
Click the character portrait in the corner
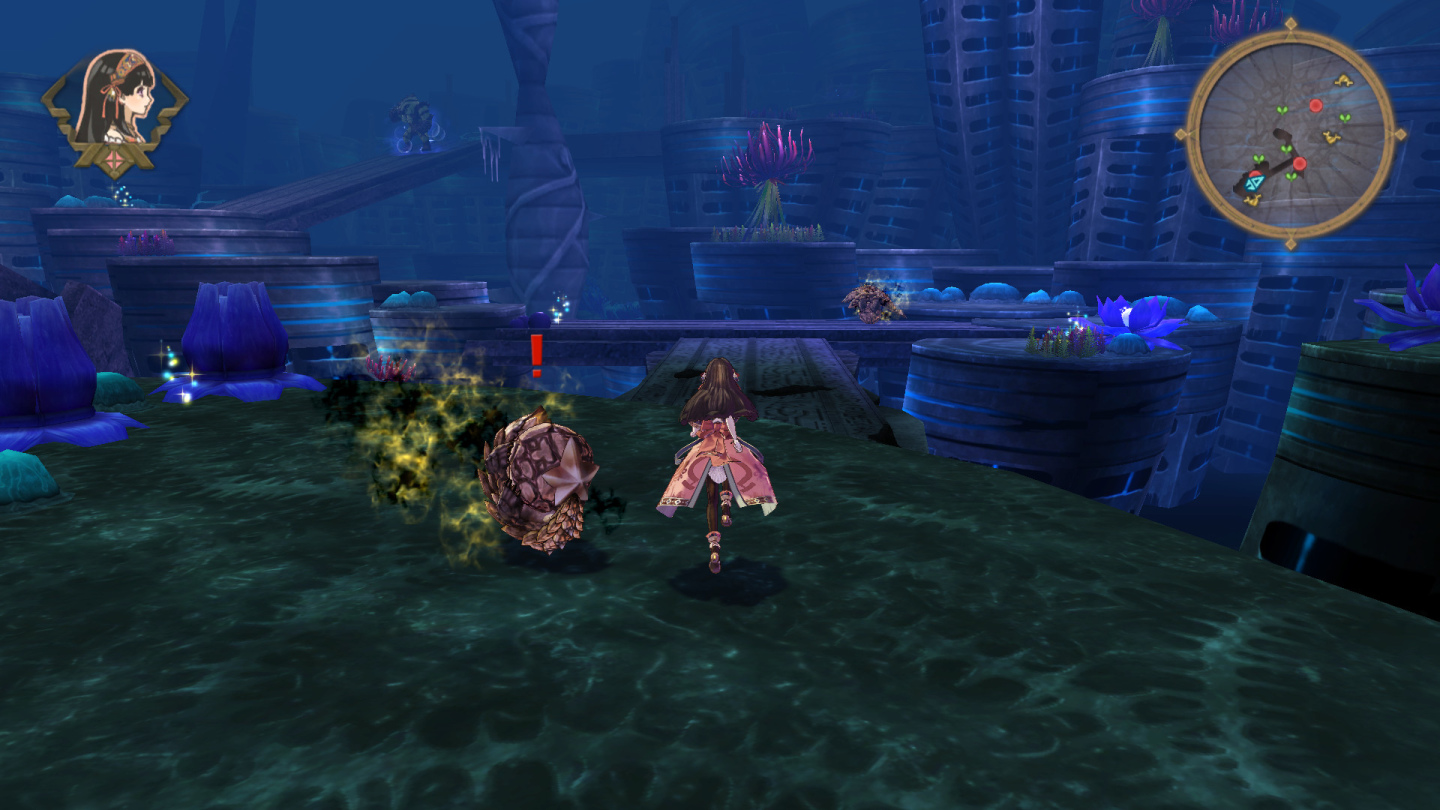(x=115, y=102)
